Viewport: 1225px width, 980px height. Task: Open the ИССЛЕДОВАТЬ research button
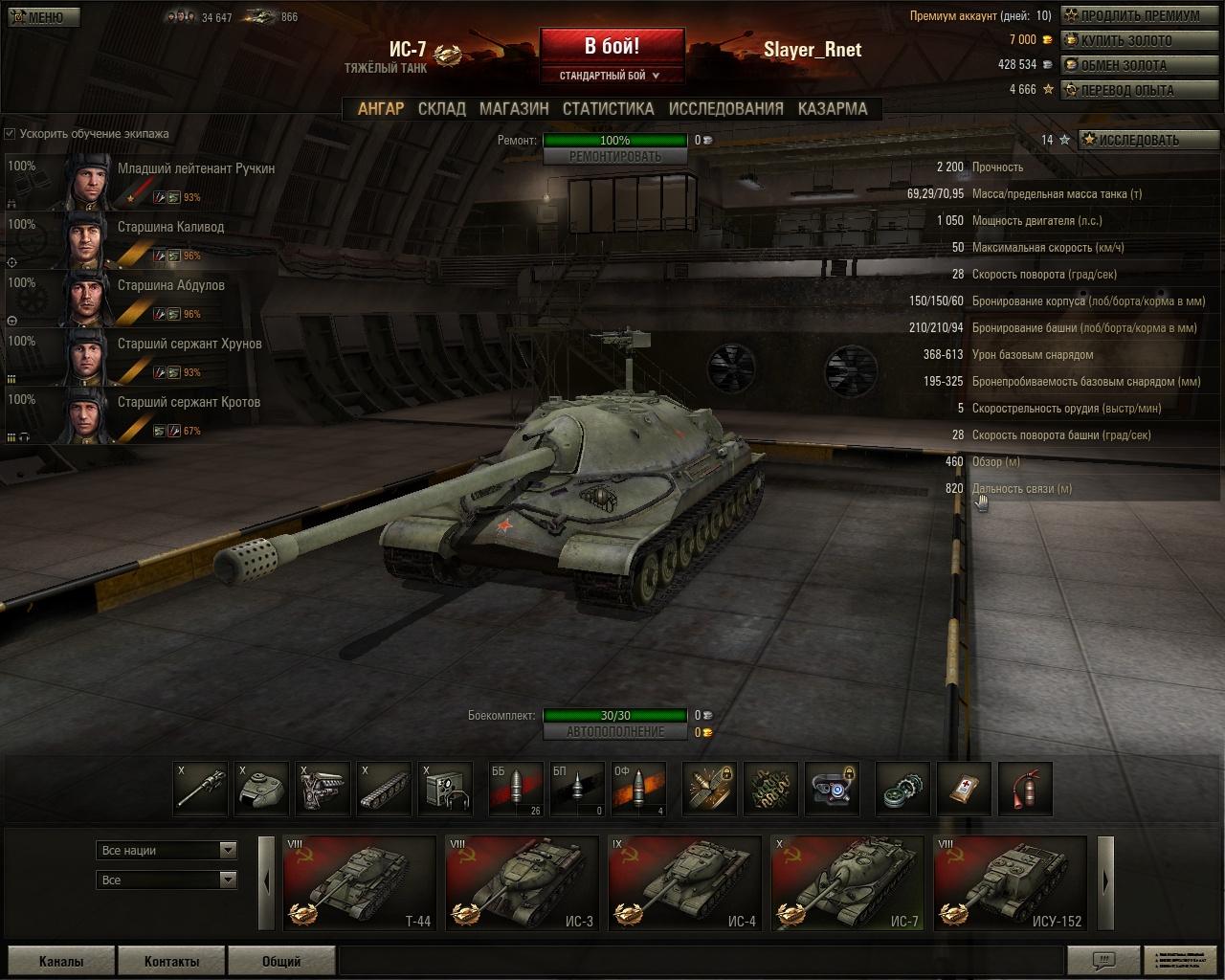1147,140
